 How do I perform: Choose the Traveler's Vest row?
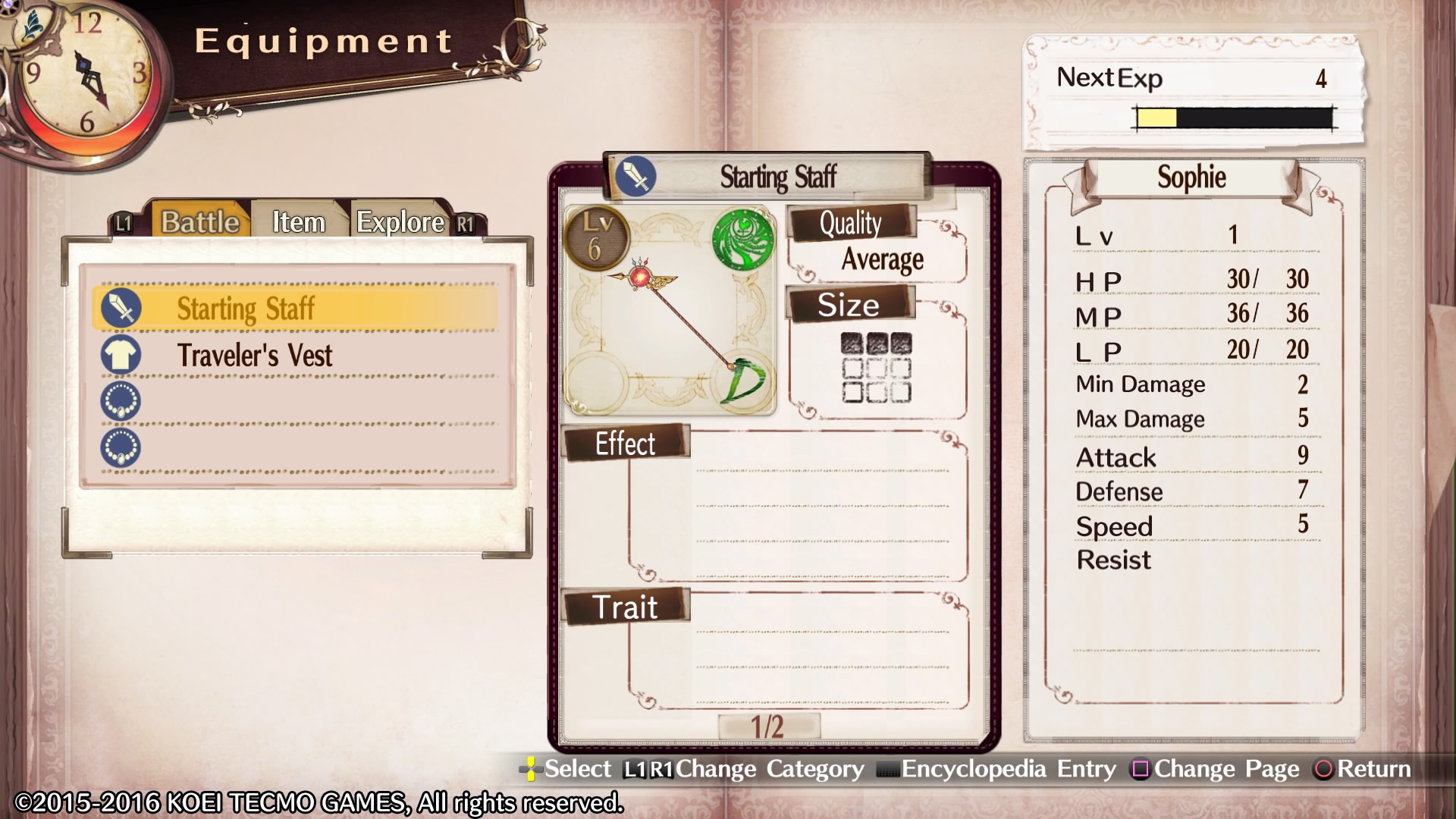click(296, 355)
